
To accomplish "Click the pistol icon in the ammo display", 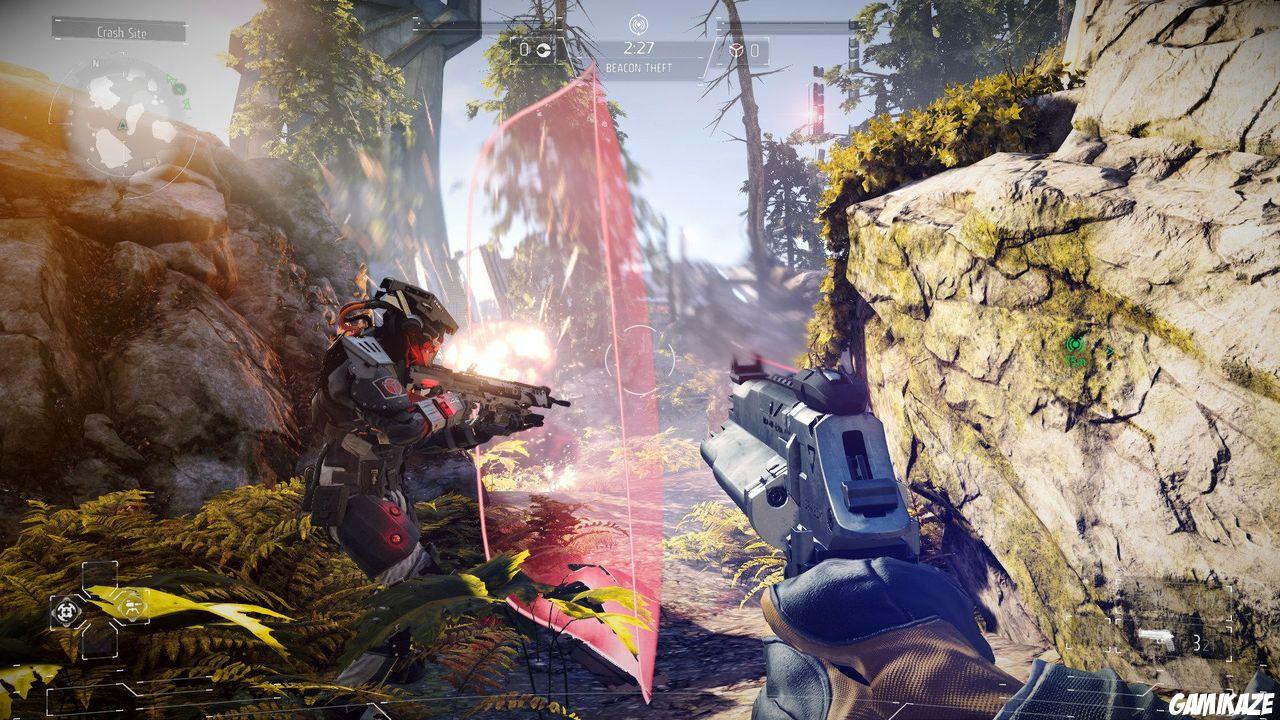I will tap(1155, 637).
